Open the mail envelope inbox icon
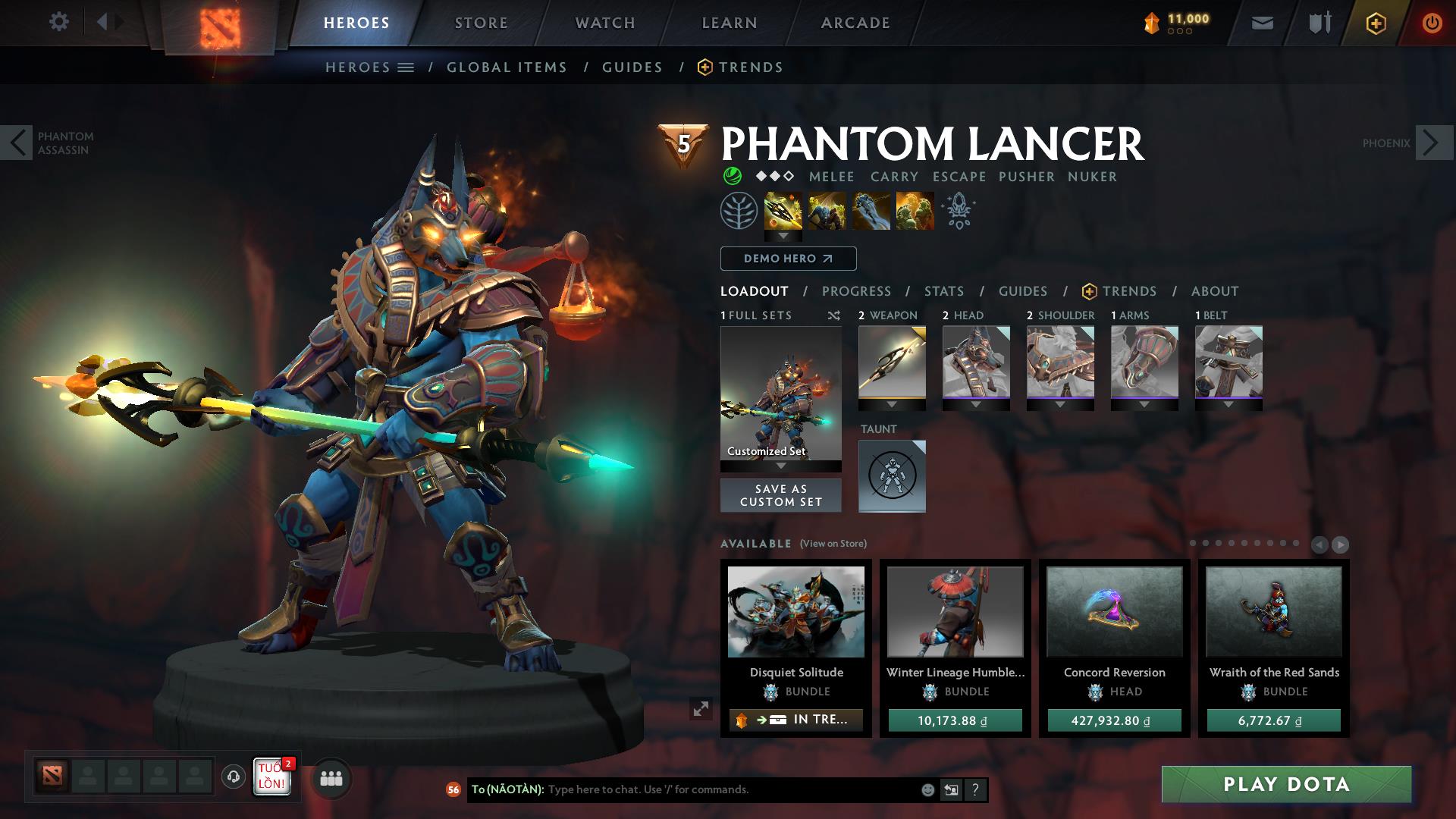 1261,22
